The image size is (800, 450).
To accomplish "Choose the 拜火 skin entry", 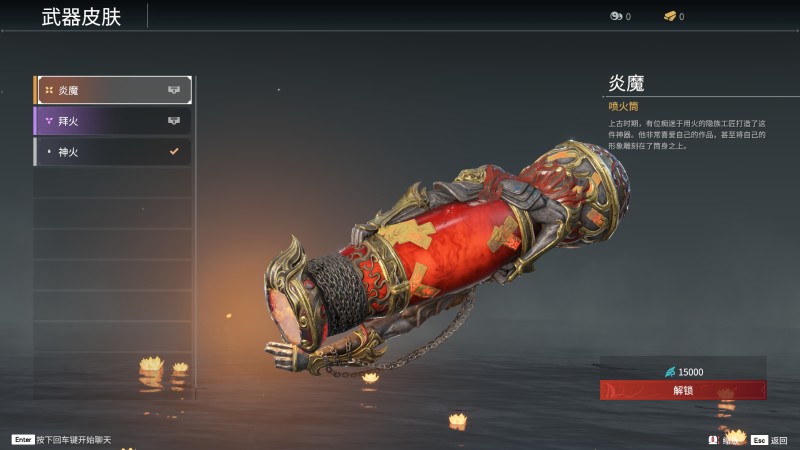I will click(x=113, y=121).
